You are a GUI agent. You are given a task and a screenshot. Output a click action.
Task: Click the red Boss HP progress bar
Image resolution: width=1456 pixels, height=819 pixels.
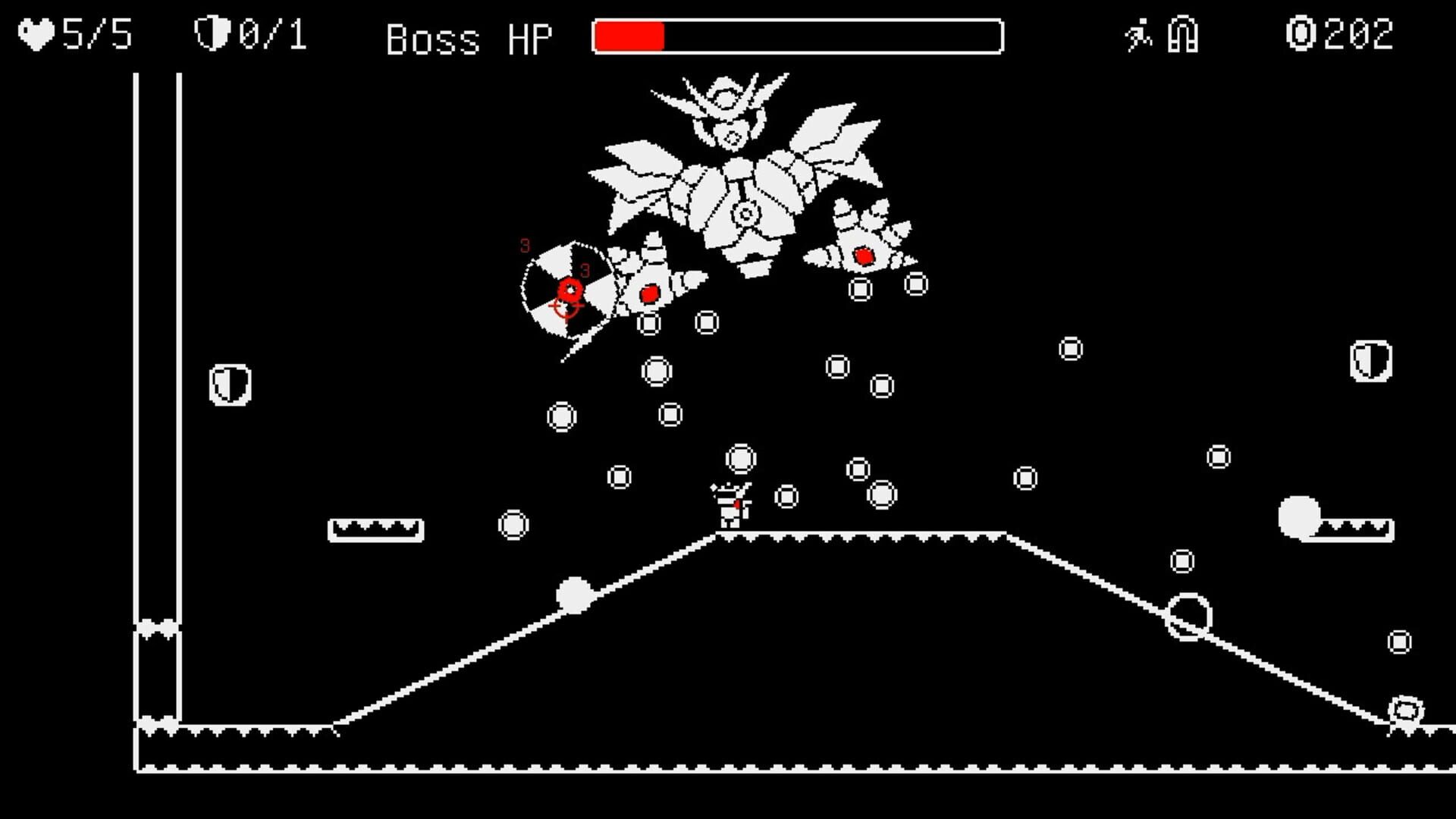[629, 35]
